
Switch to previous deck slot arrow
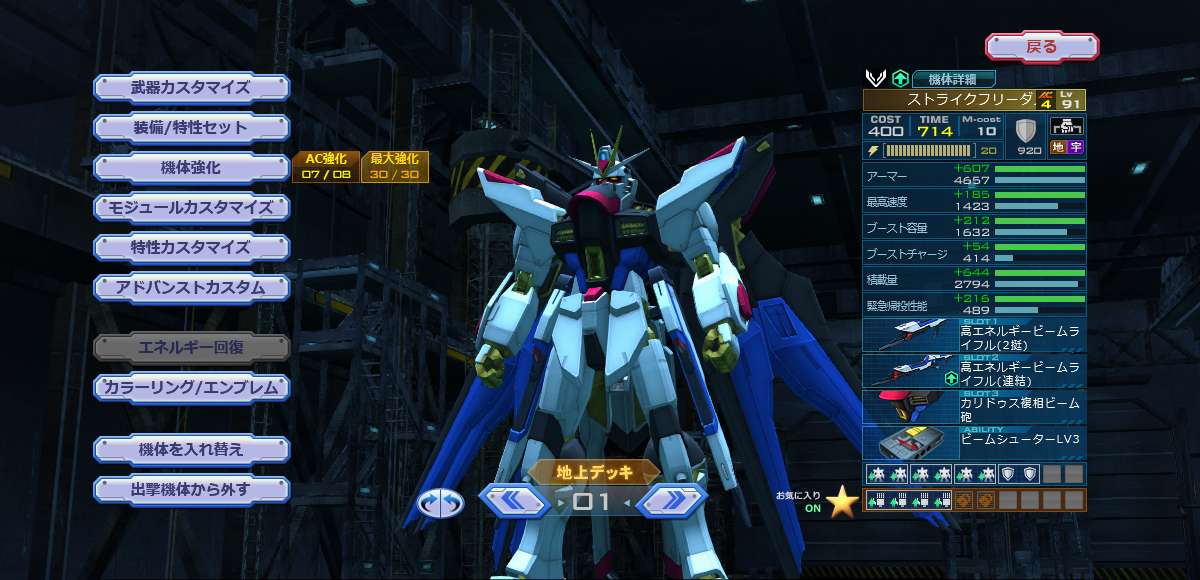514,499
